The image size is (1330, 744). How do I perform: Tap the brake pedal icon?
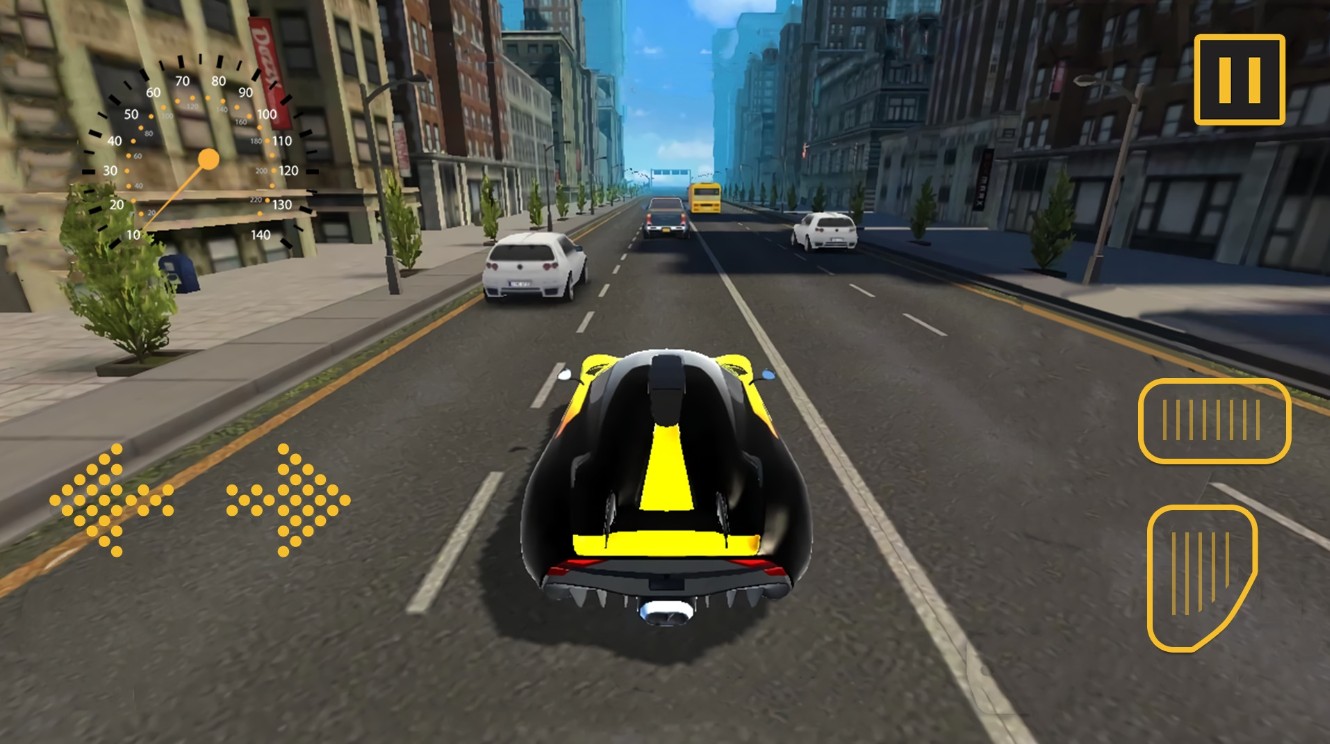[1214, 420]
